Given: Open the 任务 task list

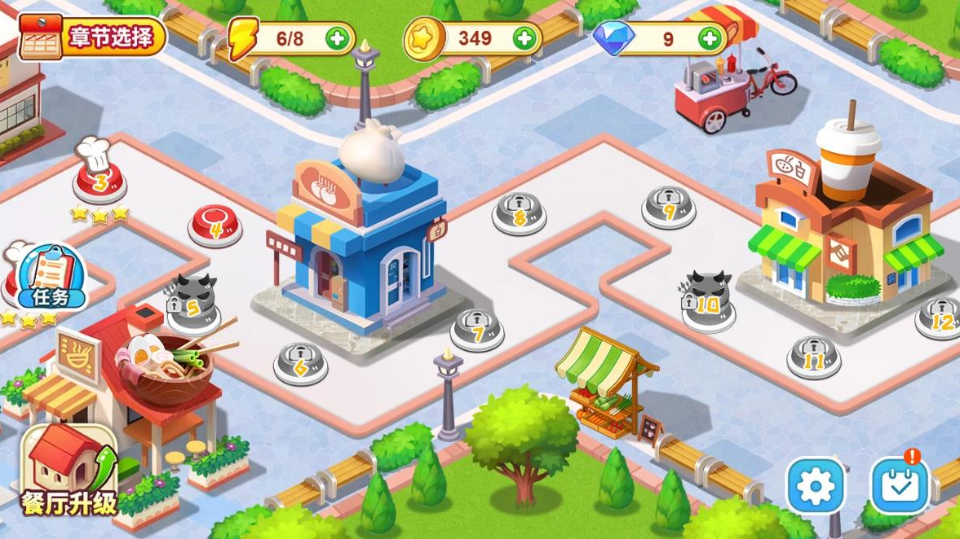Looking at the screenshot, I should pyautogui.click(x=48, y=280).
